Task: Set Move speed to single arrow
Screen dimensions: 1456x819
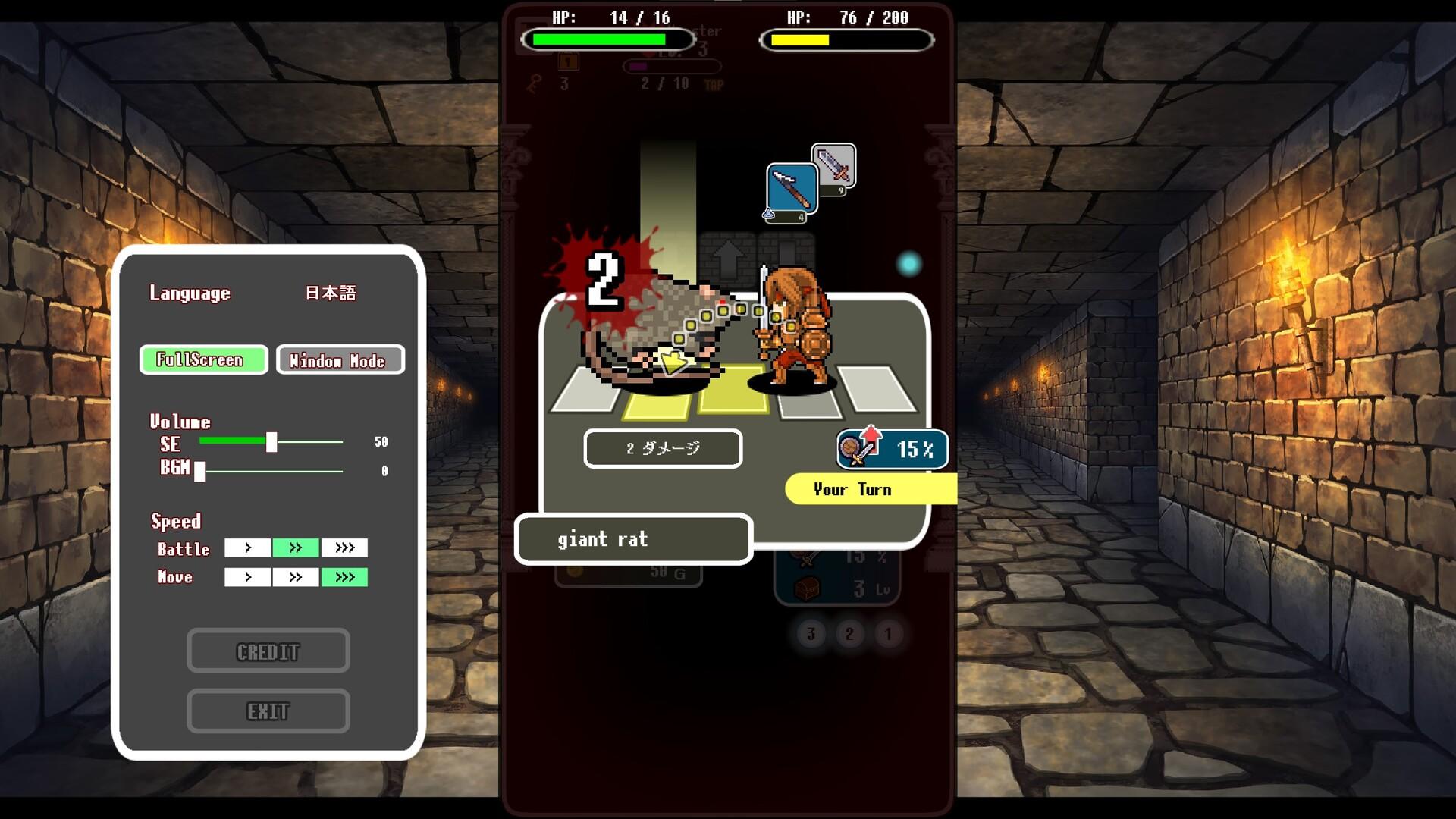Action: (x=247, y=577)
